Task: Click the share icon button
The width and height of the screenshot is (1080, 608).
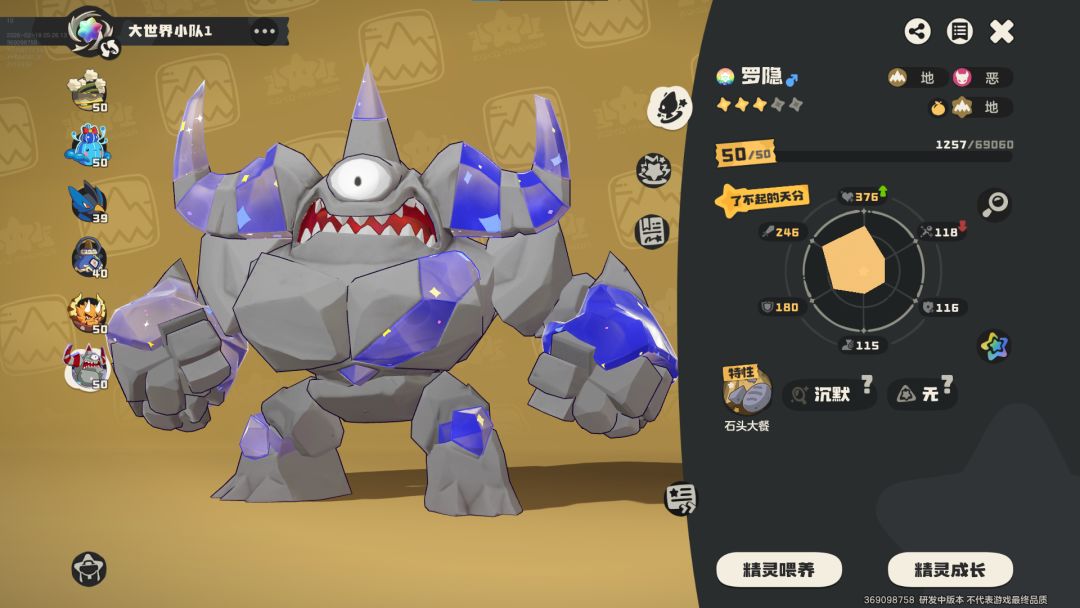Action: pyautogui.click(x=917, y=32)
